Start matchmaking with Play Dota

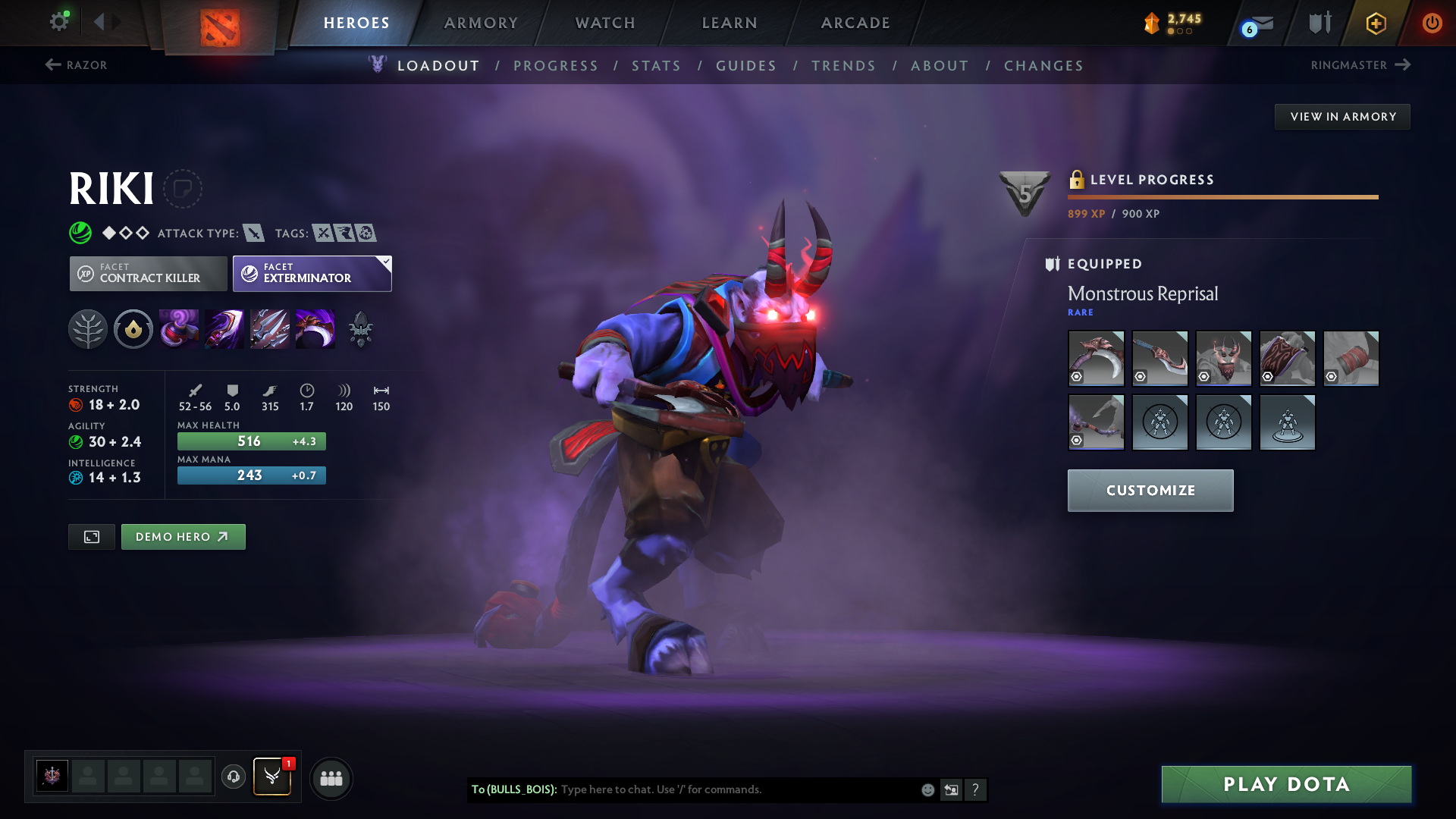[x=1286, y=784]
